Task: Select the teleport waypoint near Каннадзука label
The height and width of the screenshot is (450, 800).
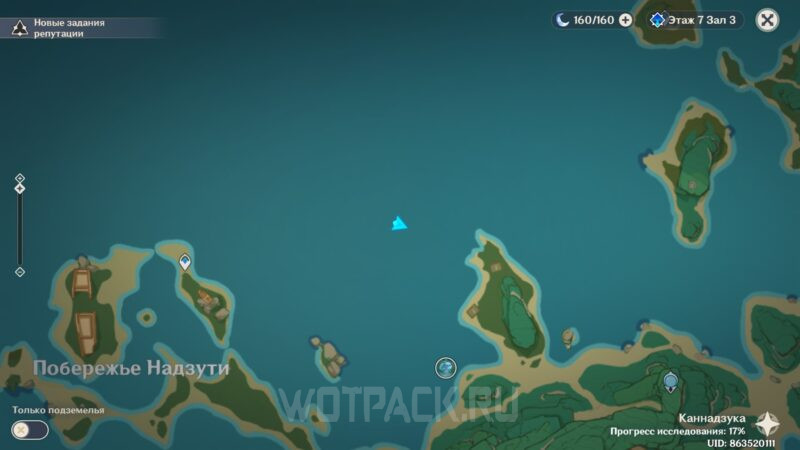Action: tap(670, 381)
